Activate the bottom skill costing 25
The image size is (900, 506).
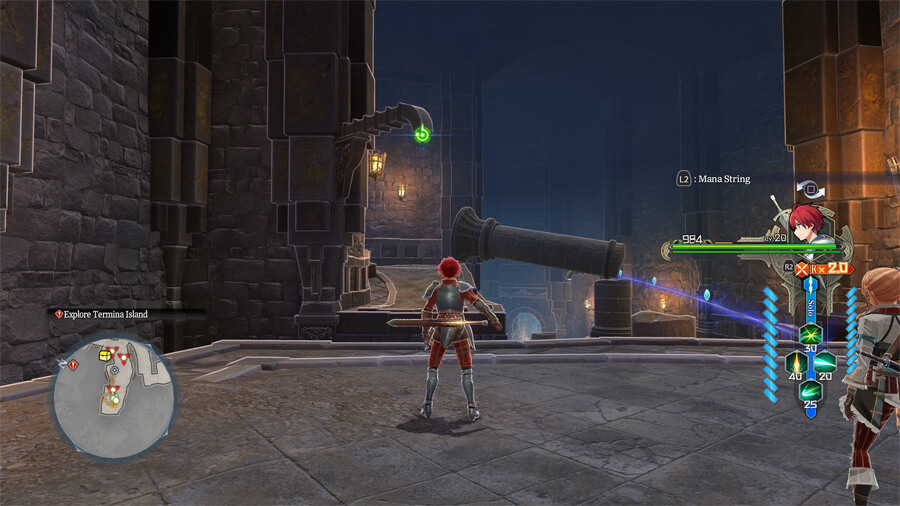click(810, 391)
